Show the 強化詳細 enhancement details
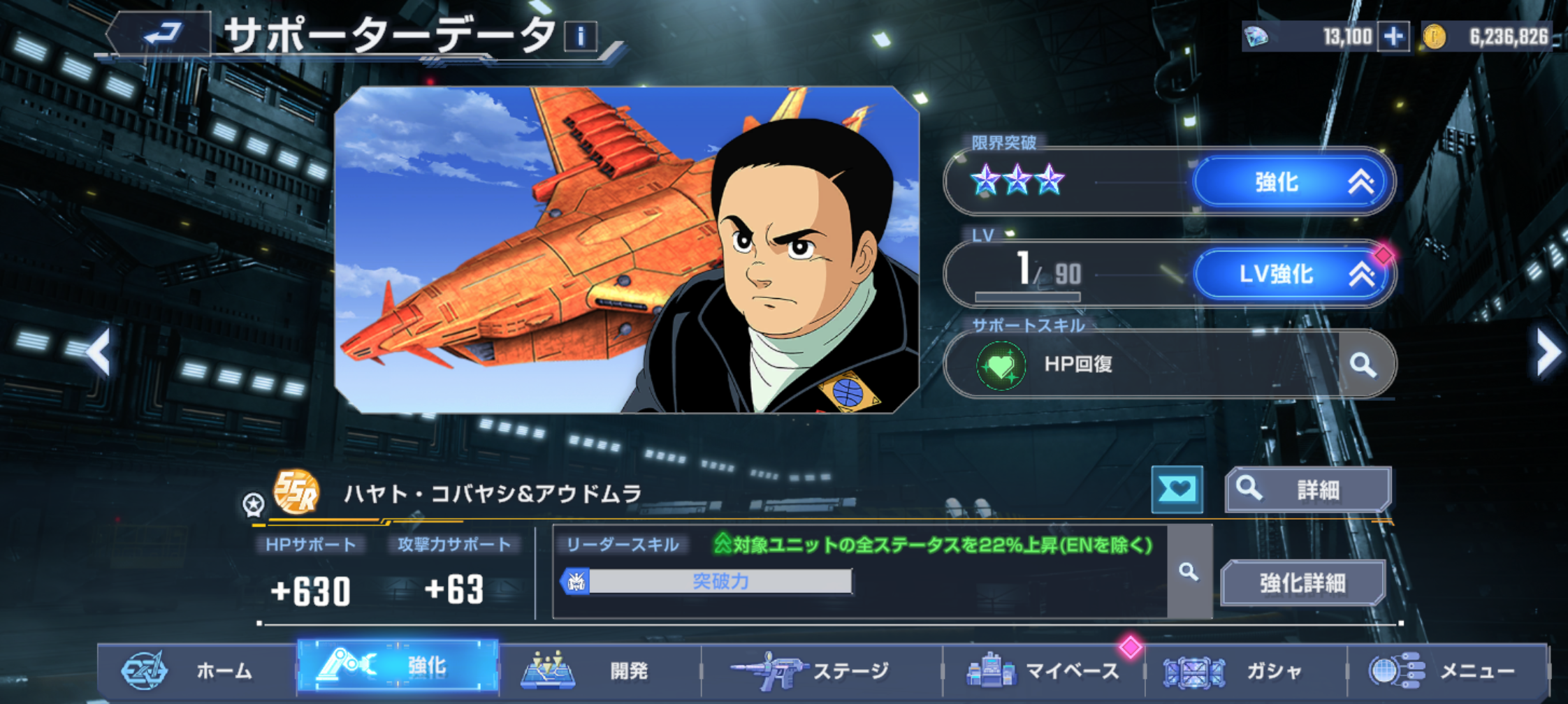 [1302, 582]
